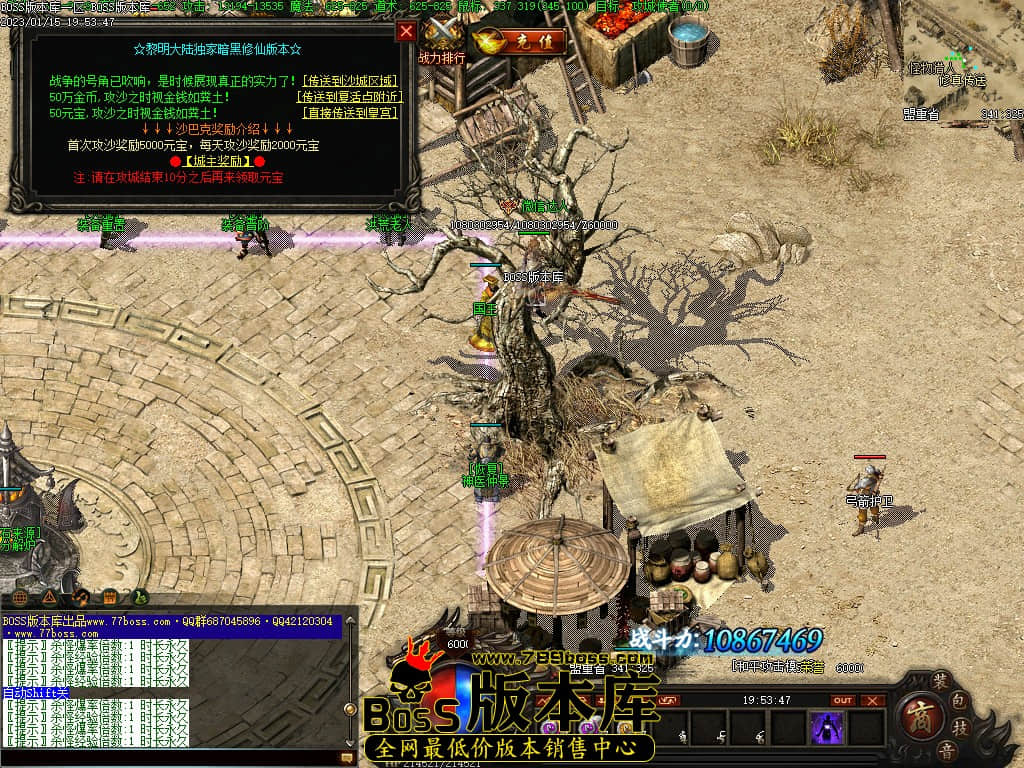Click the warning triangle icon above chat
This screenshot has height=768, width=1024.
48,598
